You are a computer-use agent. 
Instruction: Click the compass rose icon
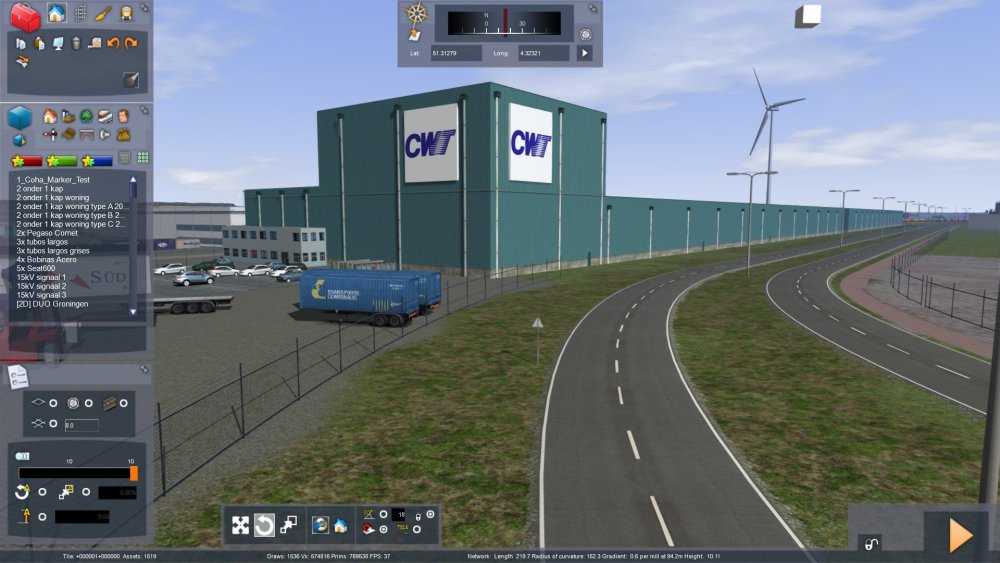pos(417,13)
